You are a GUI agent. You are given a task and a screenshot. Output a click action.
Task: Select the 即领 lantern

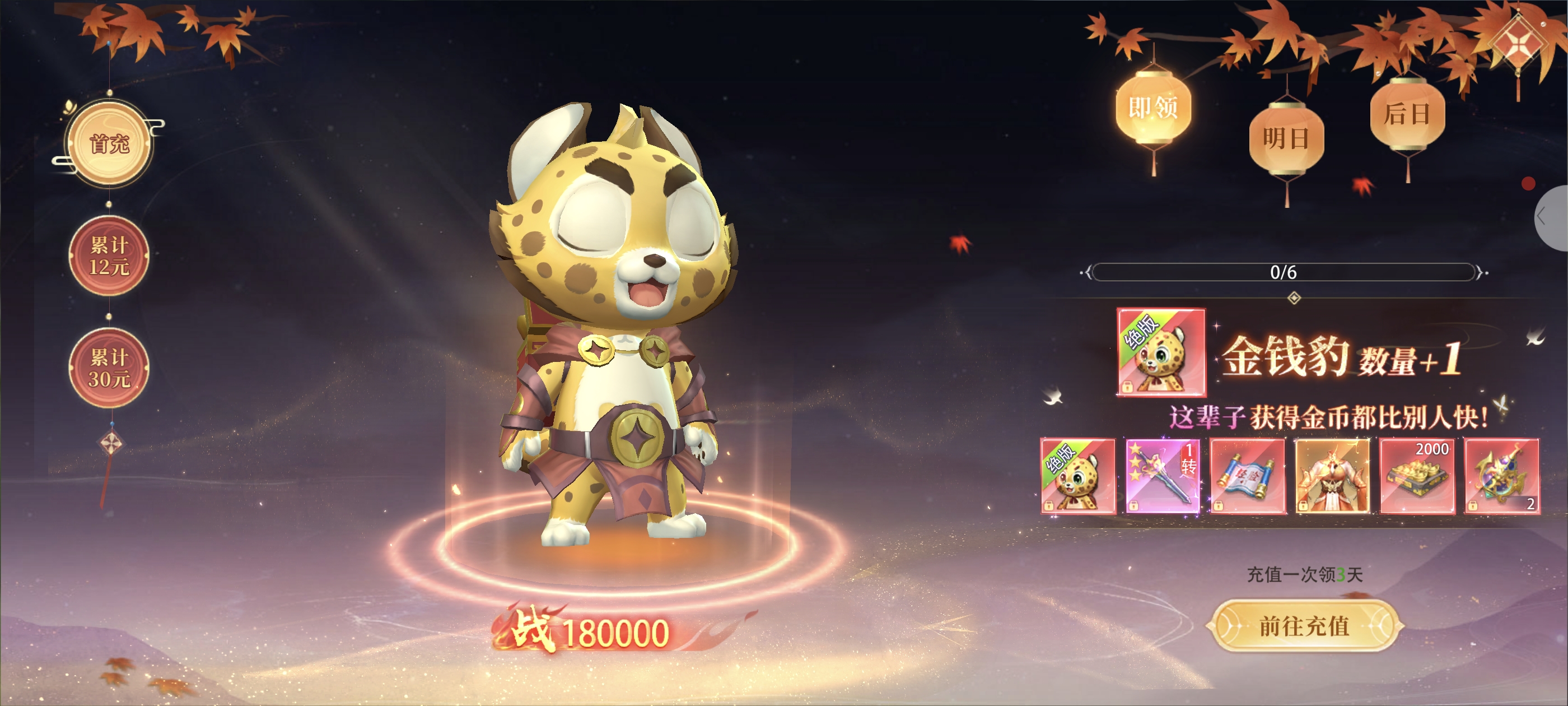pos(1153,109)
